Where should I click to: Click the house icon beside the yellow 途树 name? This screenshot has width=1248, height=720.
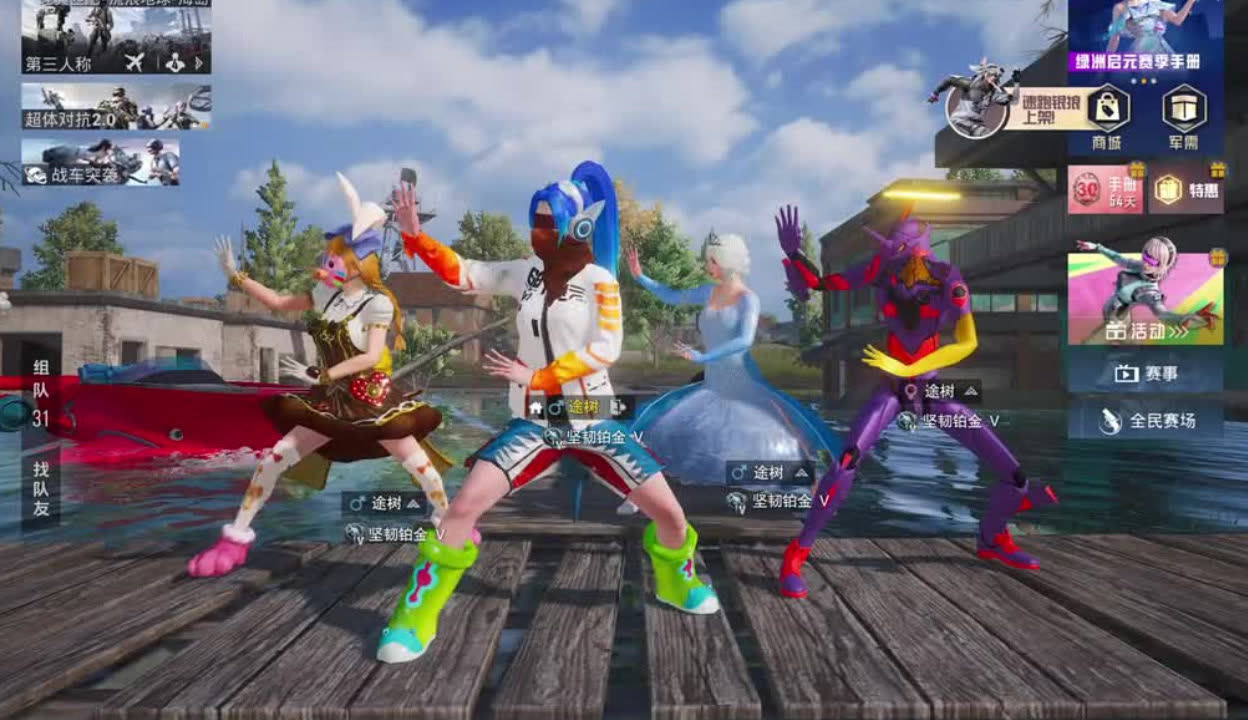coord(536,408)
